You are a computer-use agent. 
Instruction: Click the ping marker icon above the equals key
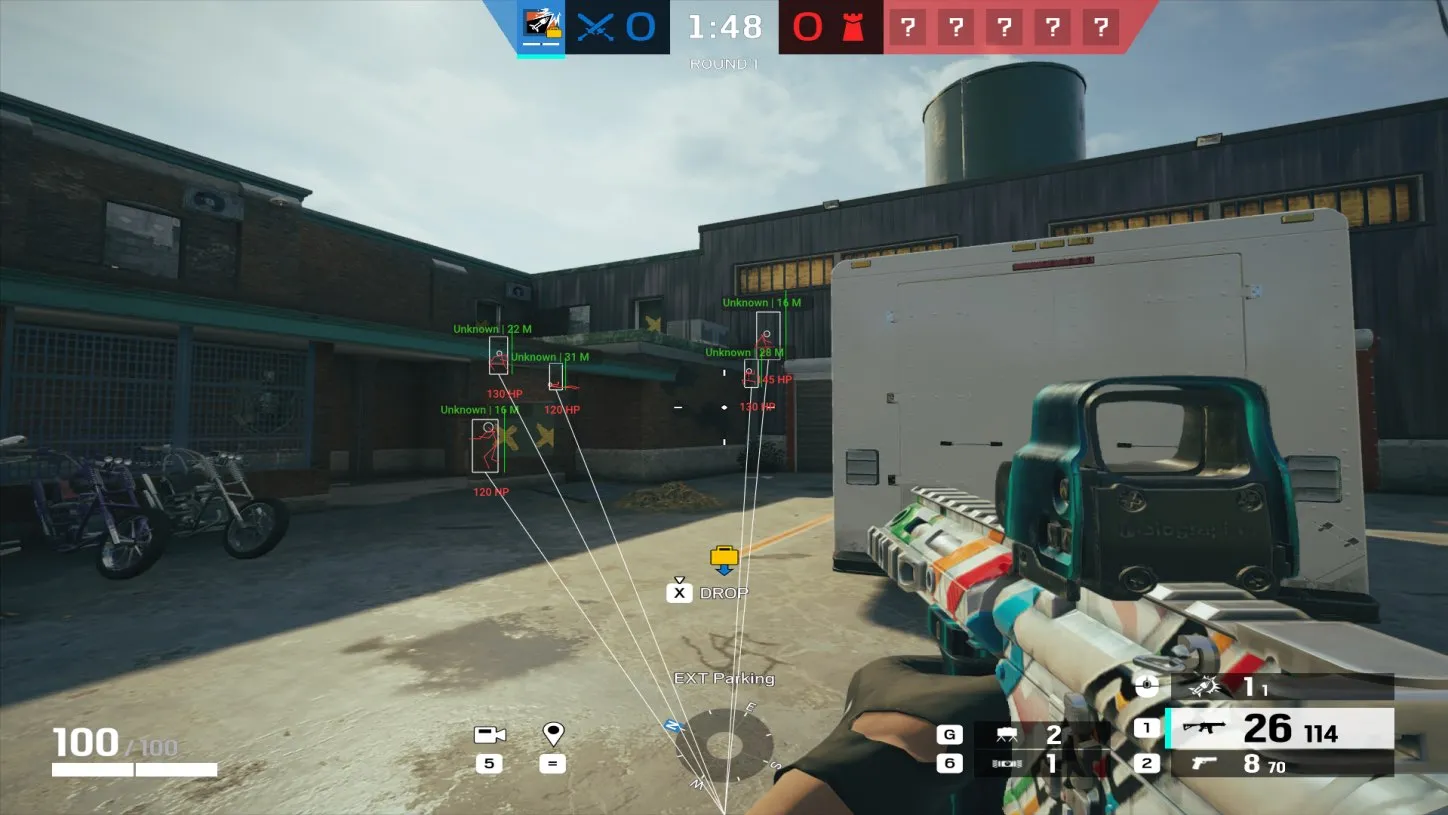[x=553, y=734]
